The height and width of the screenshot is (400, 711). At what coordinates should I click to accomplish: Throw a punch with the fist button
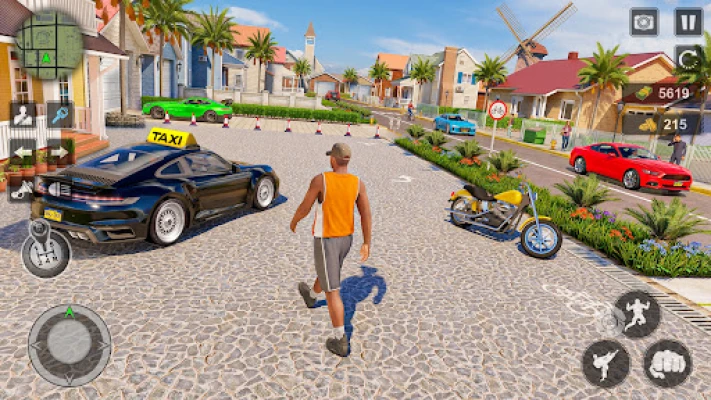tap(668, 362)
